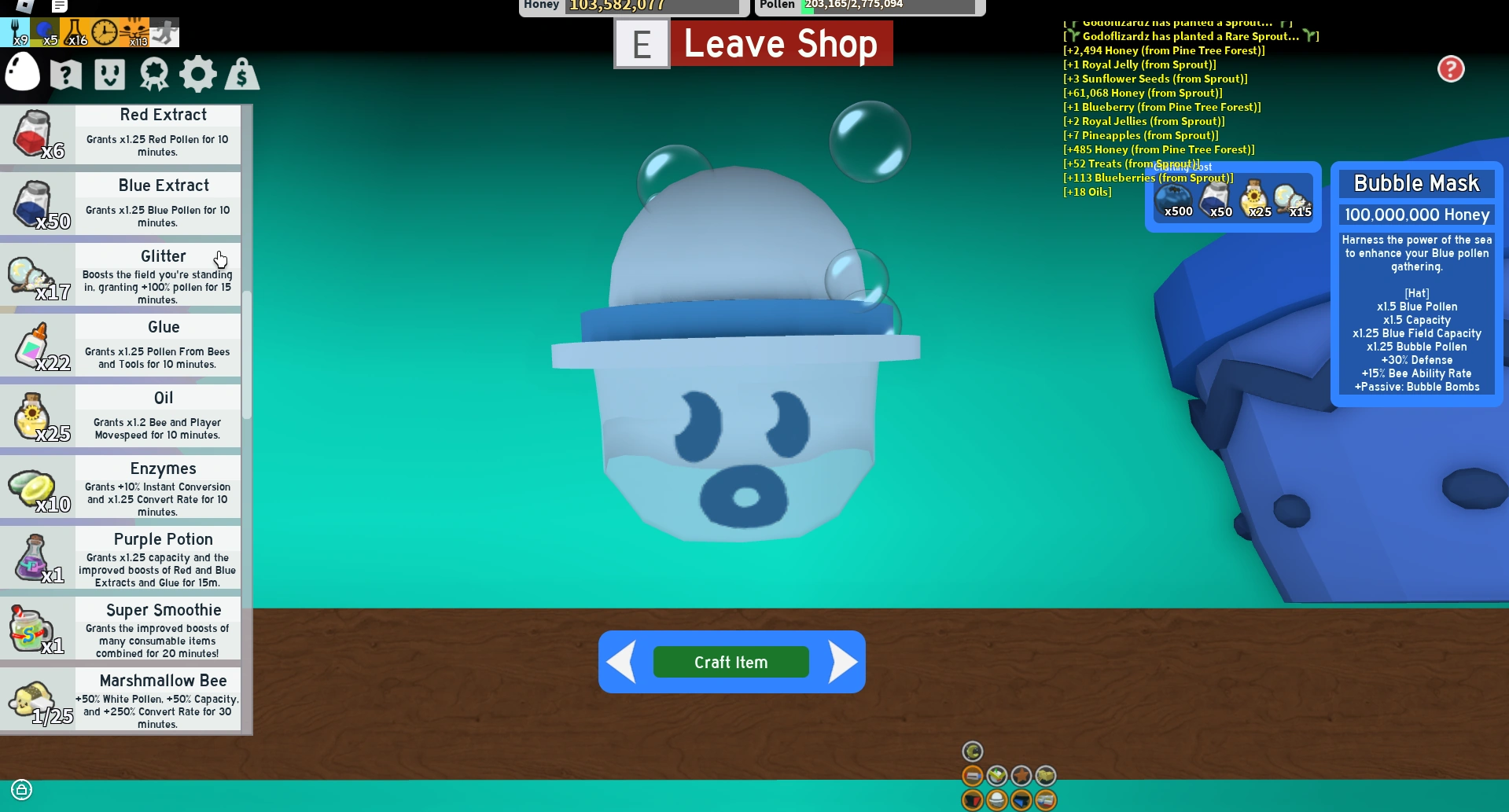
Task: Open the settings gear icon
Action: (x=197, y=73)
